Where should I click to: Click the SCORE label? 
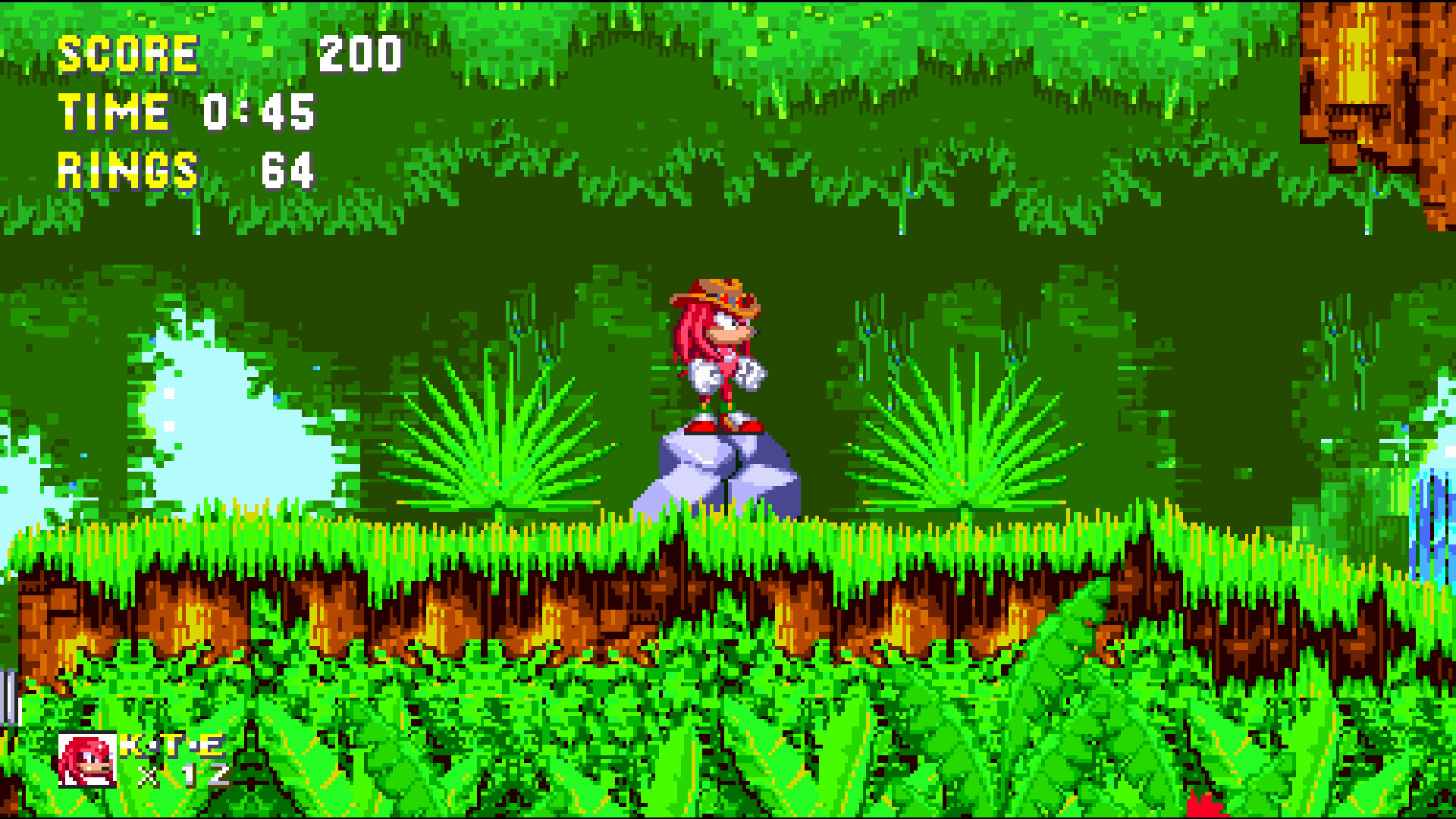[129, 52]
